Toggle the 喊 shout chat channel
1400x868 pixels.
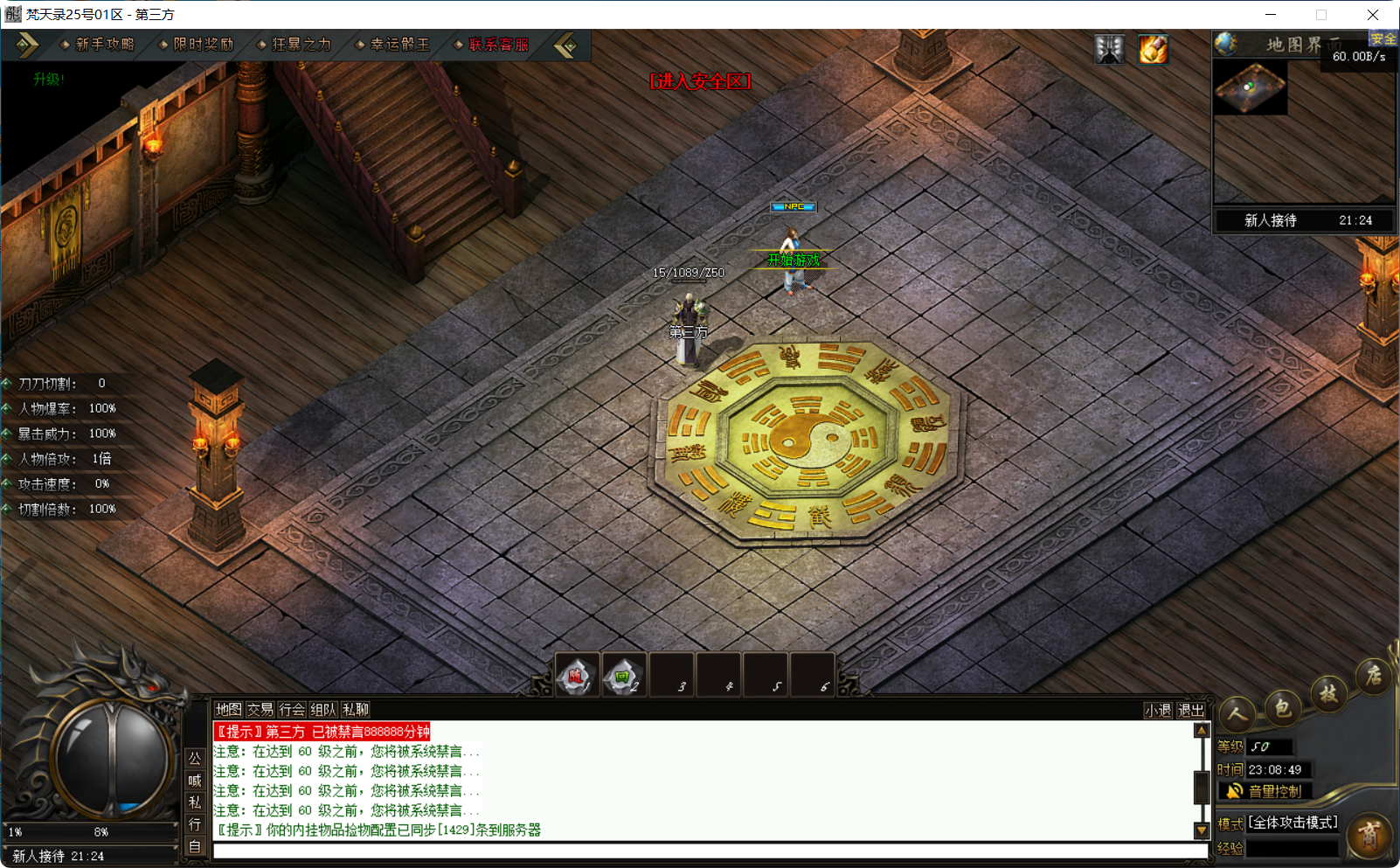tap(195, 781)
